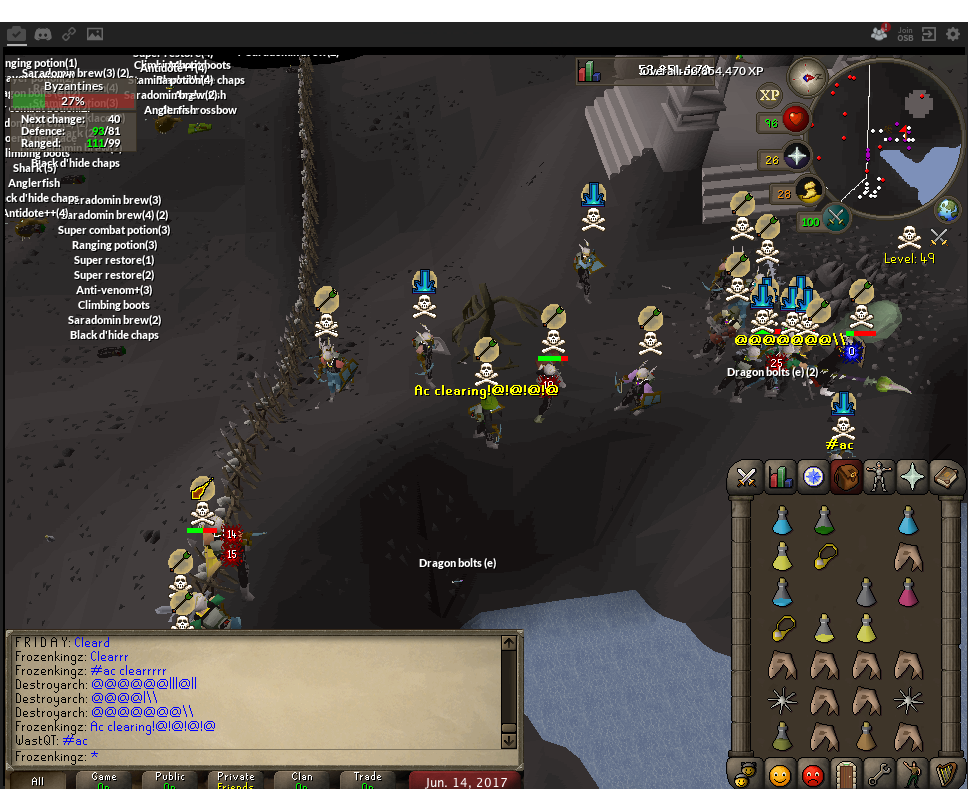
Task: Open the Options wrench tab
Action: point(879,774)
